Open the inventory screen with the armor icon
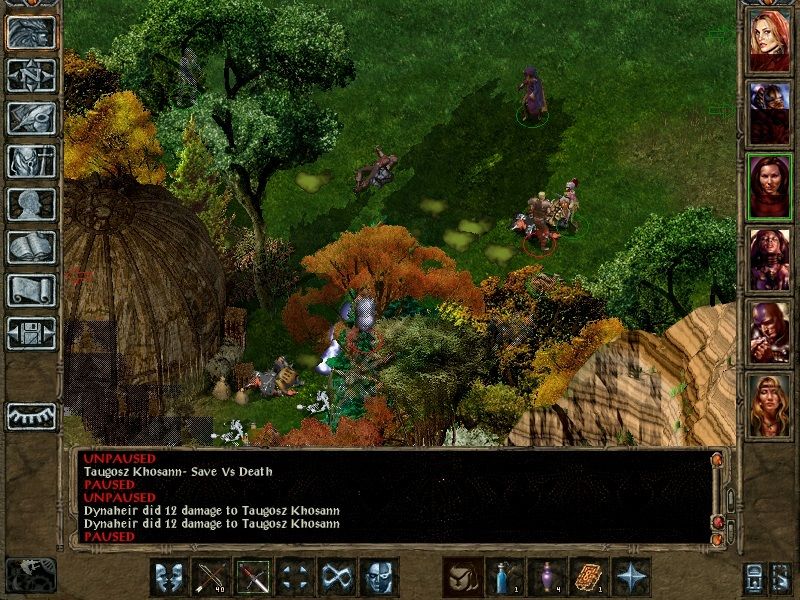This screenshot has height=600, width=800. [31, 161]
